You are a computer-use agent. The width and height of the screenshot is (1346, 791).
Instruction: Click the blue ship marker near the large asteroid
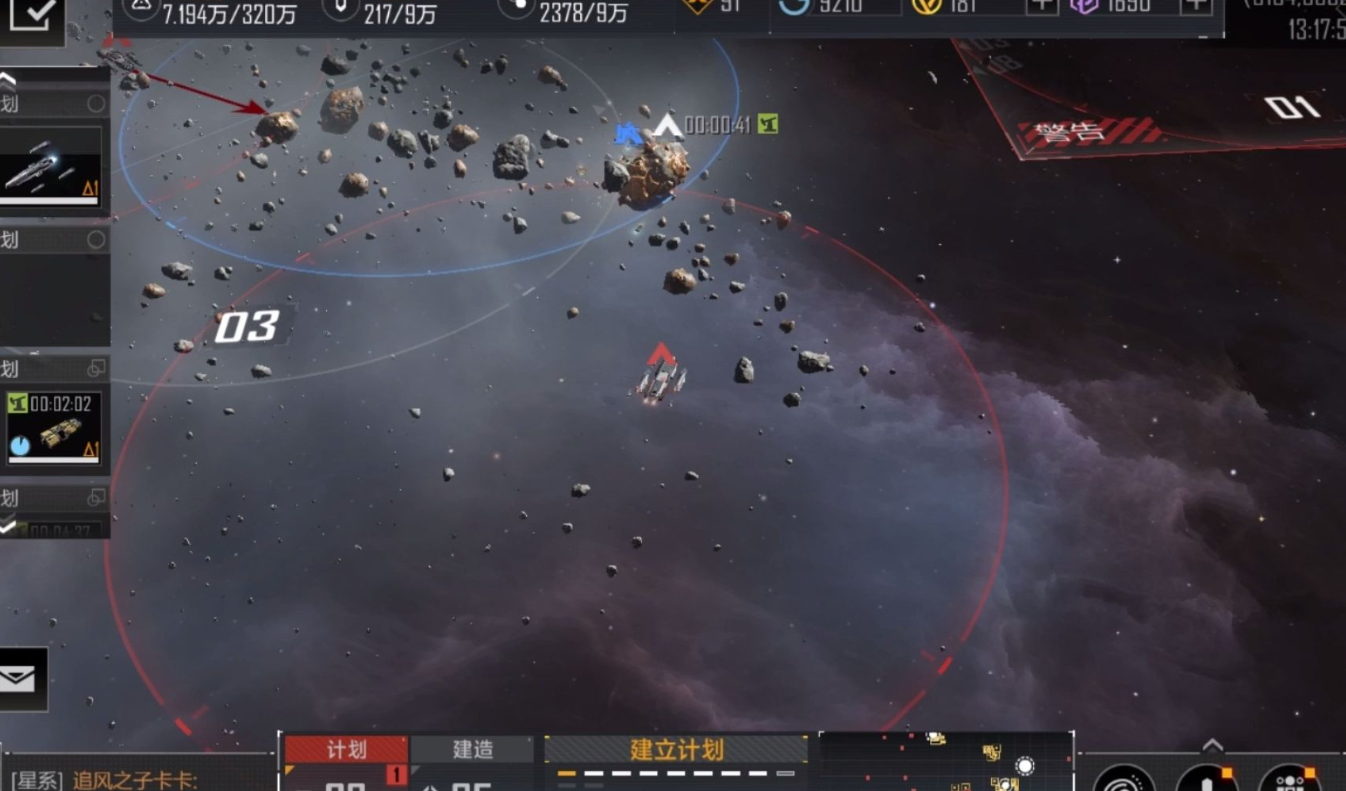click(627, 133)
